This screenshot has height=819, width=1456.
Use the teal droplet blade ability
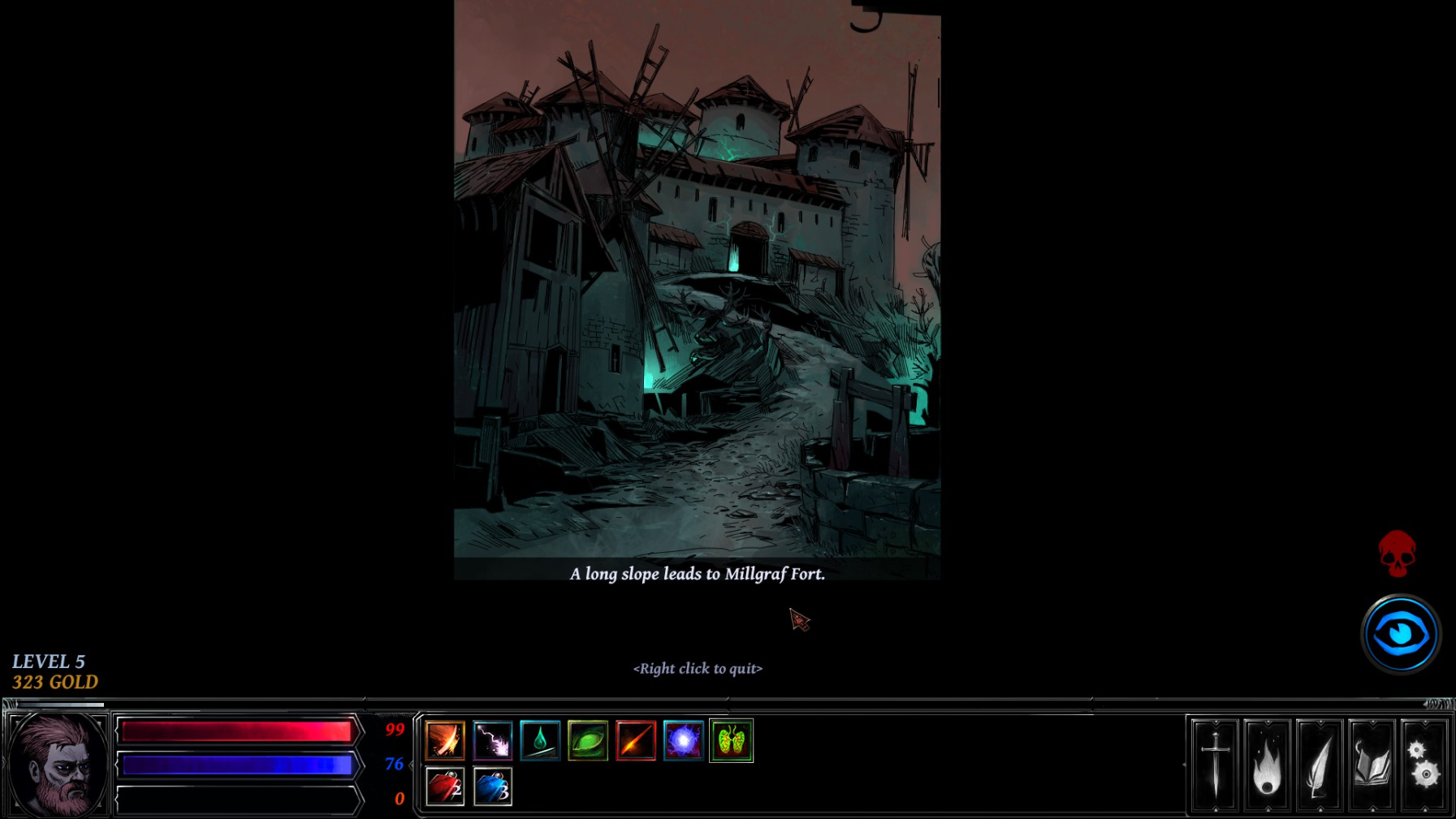[540, 740]
